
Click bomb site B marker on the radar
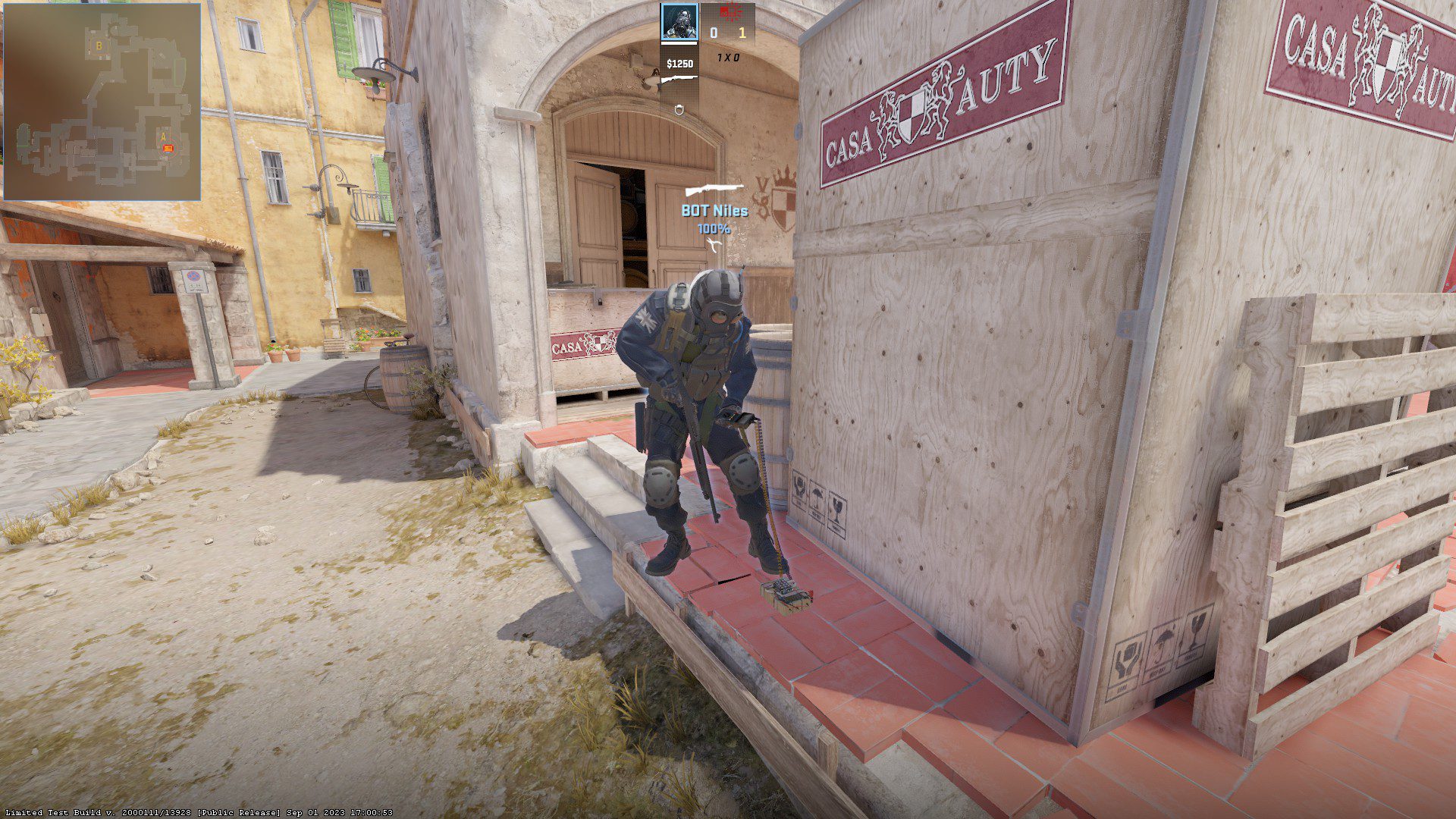coord(99,46)
